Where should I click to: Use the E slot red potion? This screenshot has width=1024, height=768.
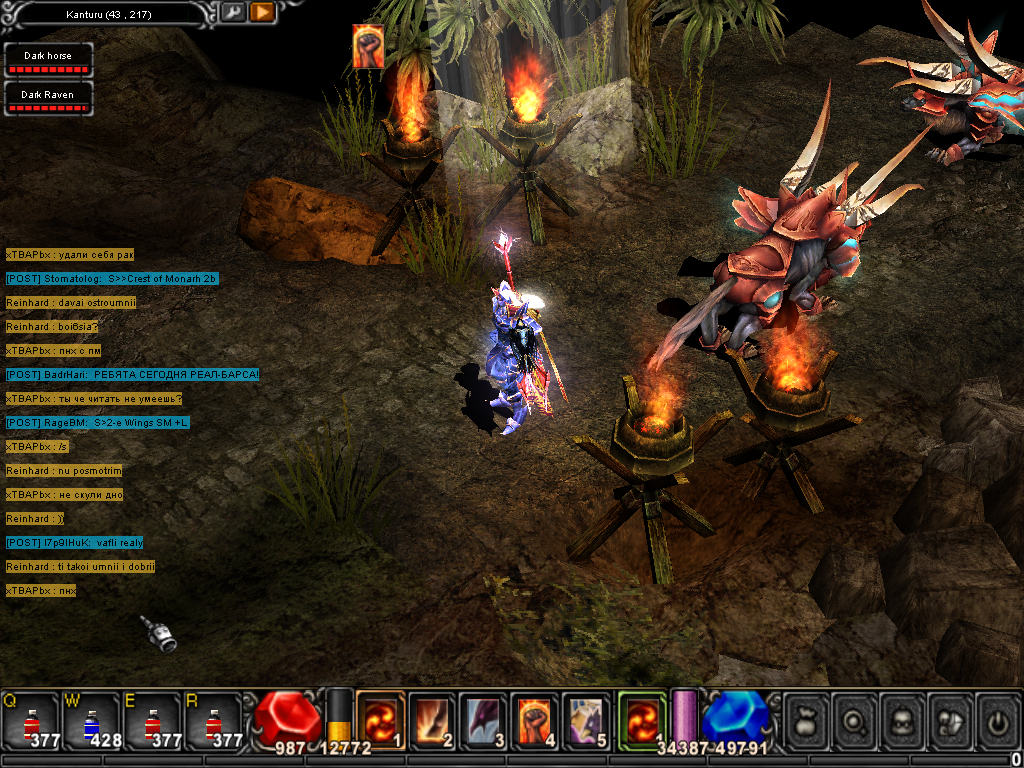click(x=151, y=722)
